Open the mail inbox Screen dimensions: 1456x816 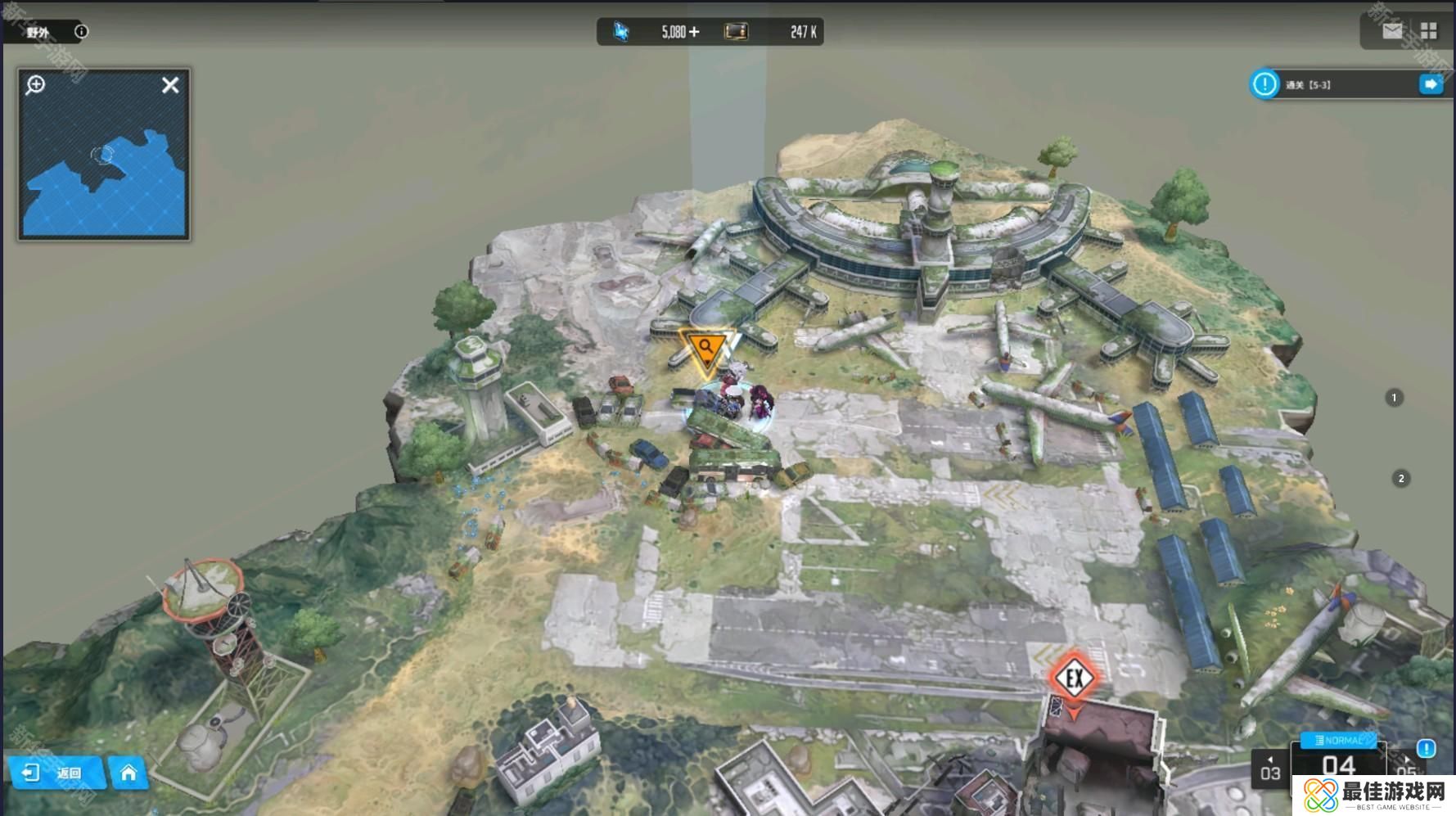tap(1392, 31)
